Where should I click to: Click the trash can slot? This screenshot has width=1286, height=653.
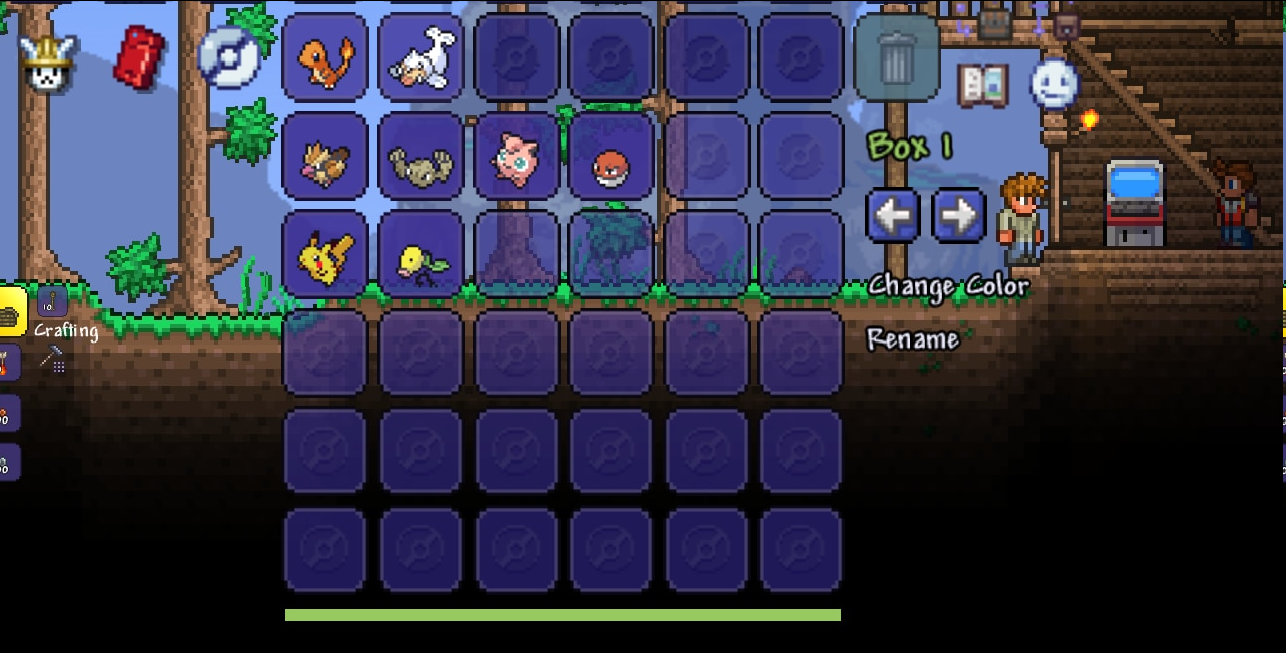pos(897,58)
